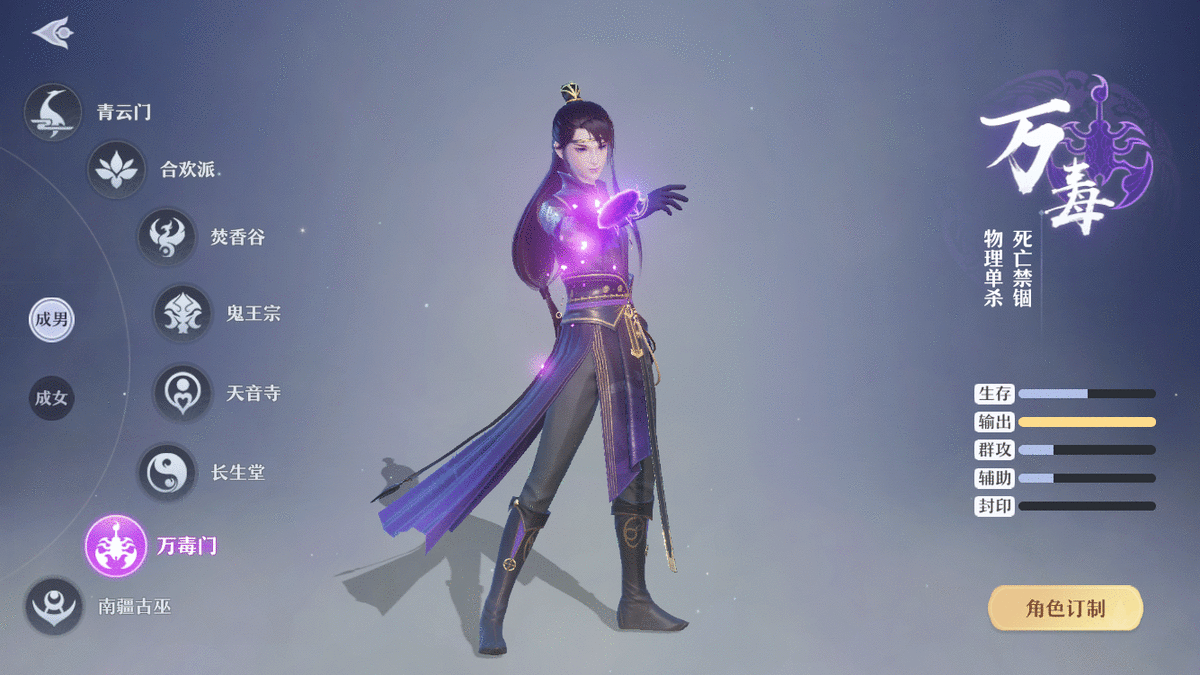Choose the 成男 body type
The image size is (1200, 675).
(51, 320)
